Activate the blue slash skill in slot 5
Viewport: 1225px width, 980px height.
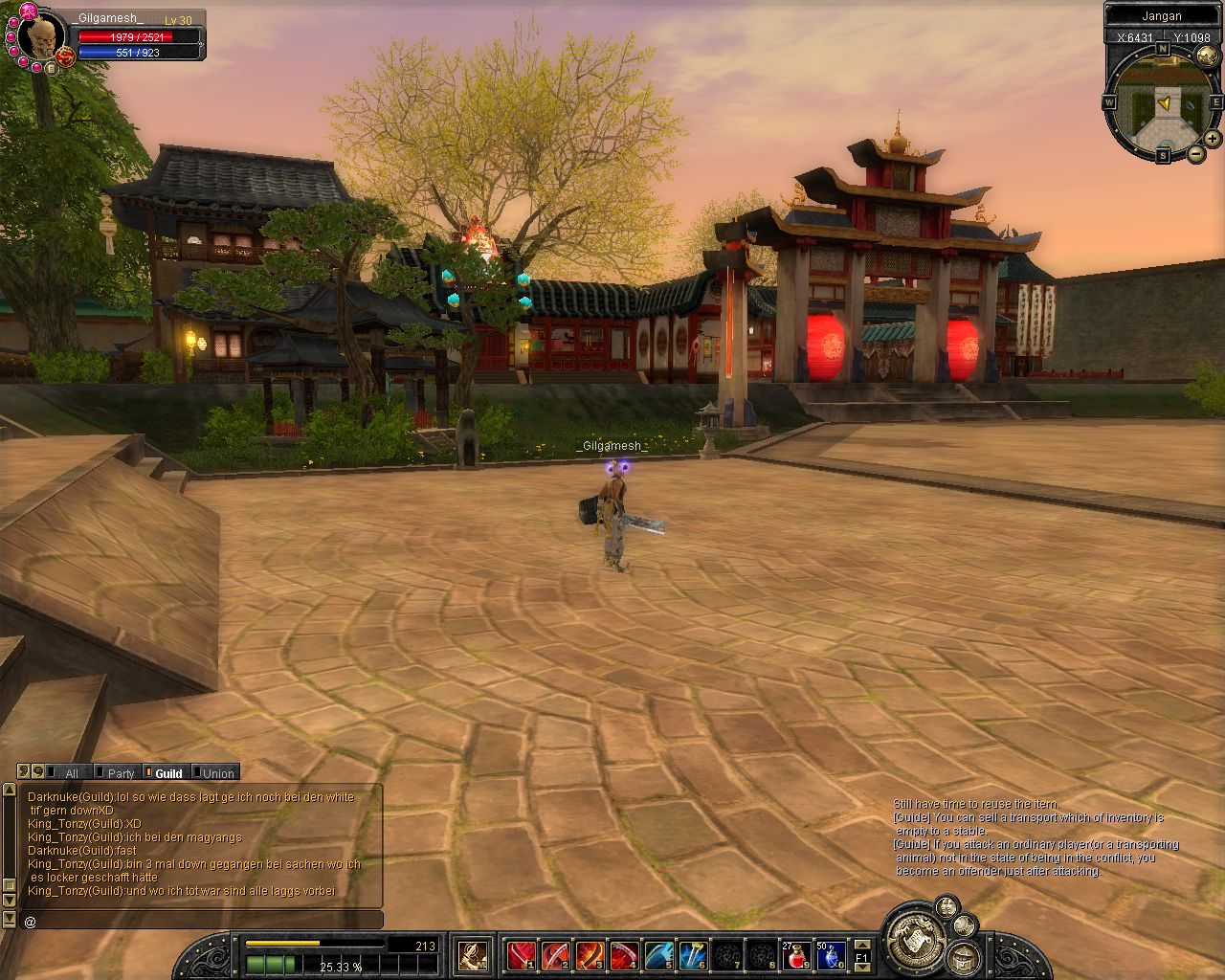[x=658, y=954]
